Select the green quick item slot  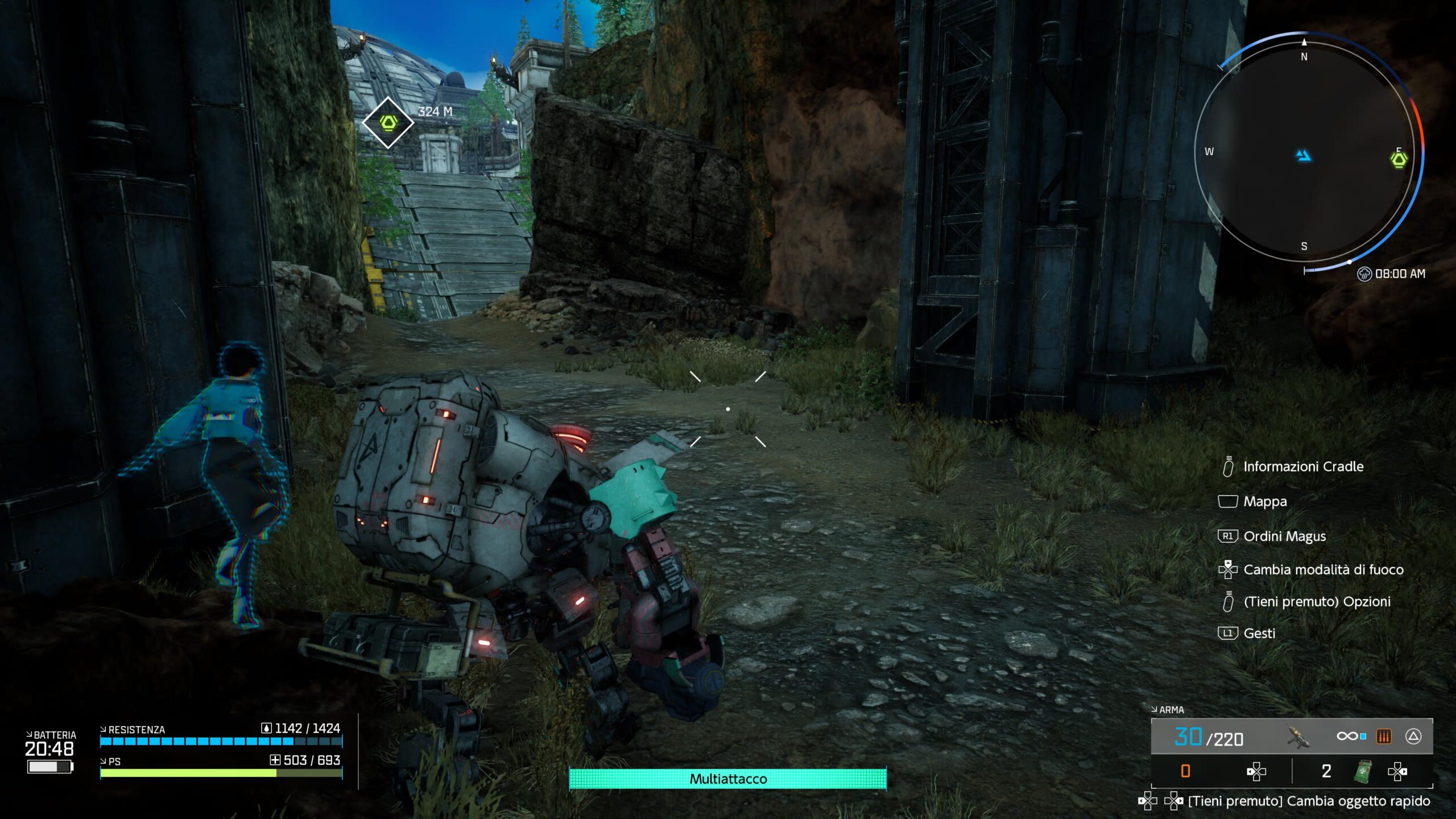(x=1362, y=771)
